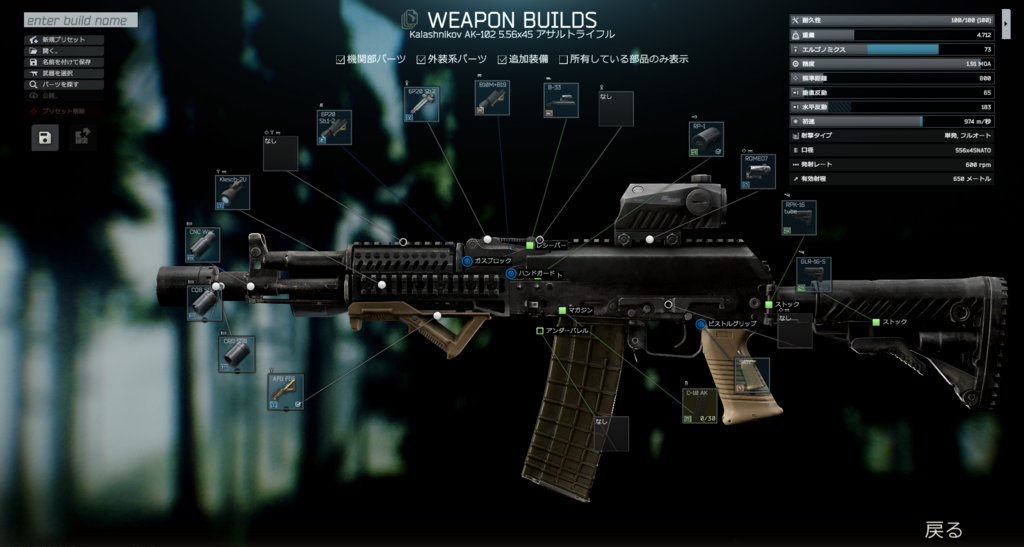Image resolution: width=1024 pixels, height=547 pixels.
Task: Toggle the 機関部パーツ checkbox
Action: click(341, 60)
